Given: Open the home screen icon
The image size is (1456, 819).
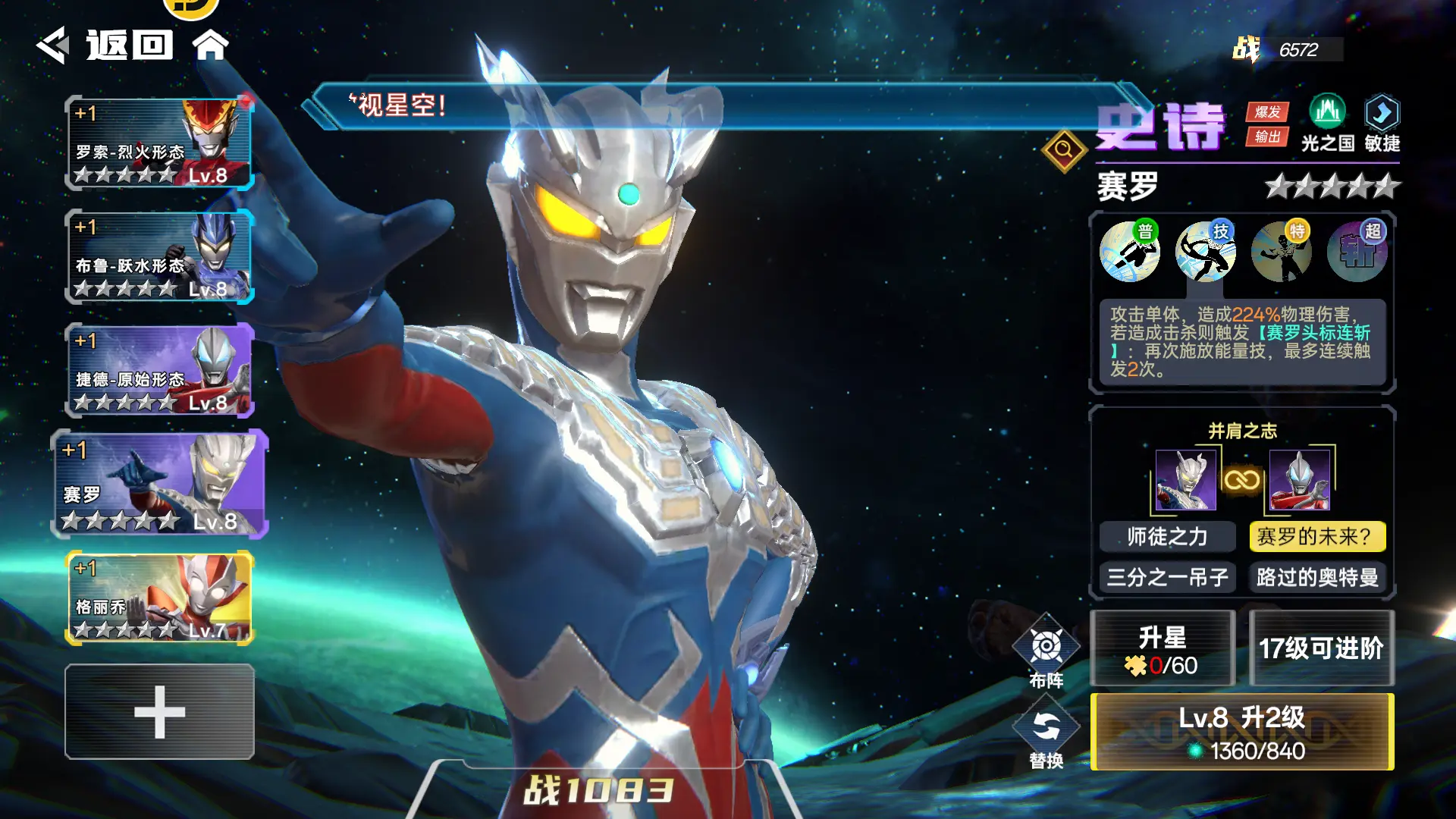Looking at the screenshot, I should pyautogui.click(x=210, y=45).
